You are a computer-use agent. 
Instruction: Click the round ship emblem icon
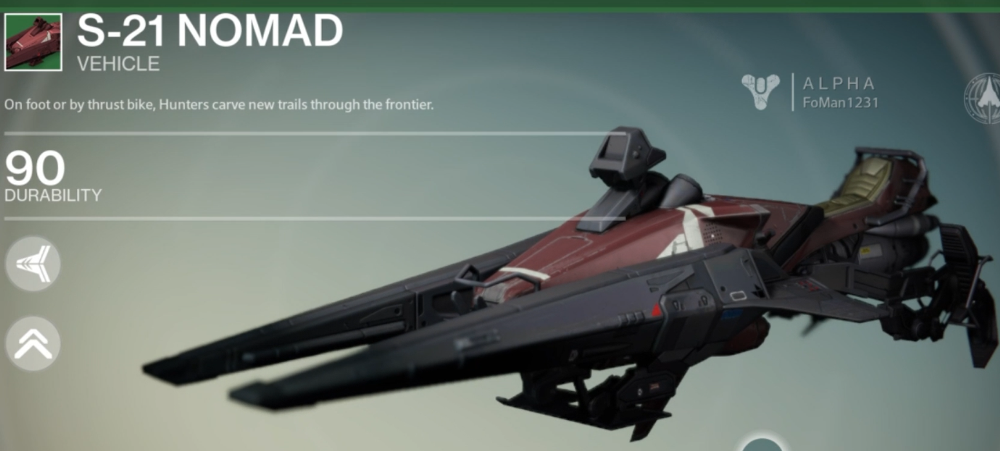pos(982,98)
